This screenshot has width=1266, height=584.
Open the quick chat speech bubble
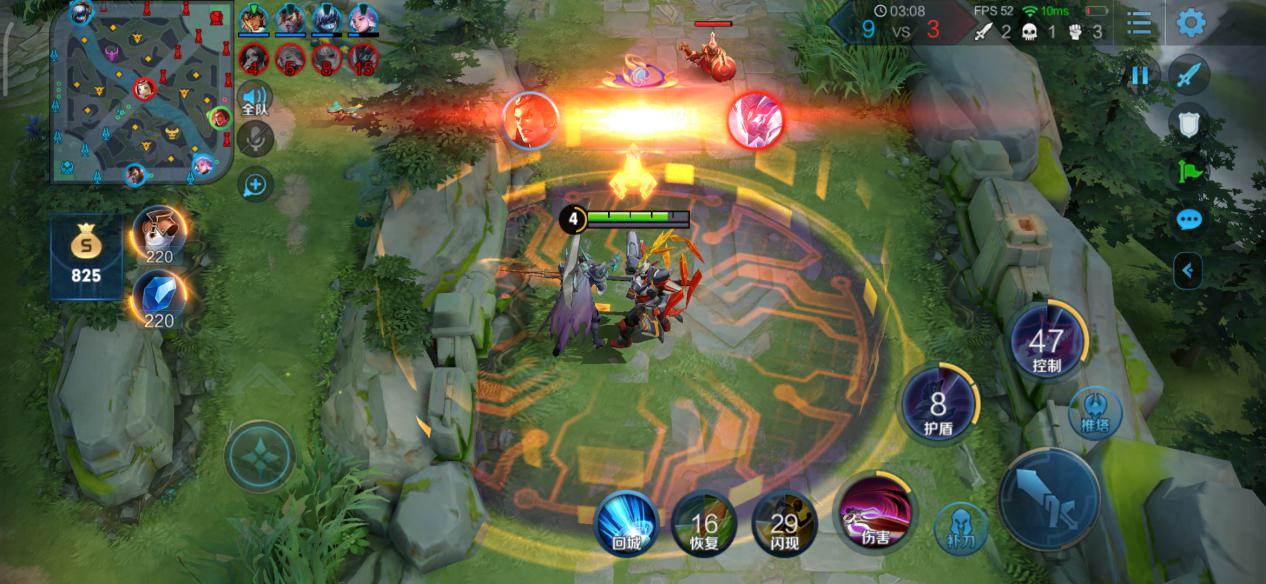coord(1189,220)
